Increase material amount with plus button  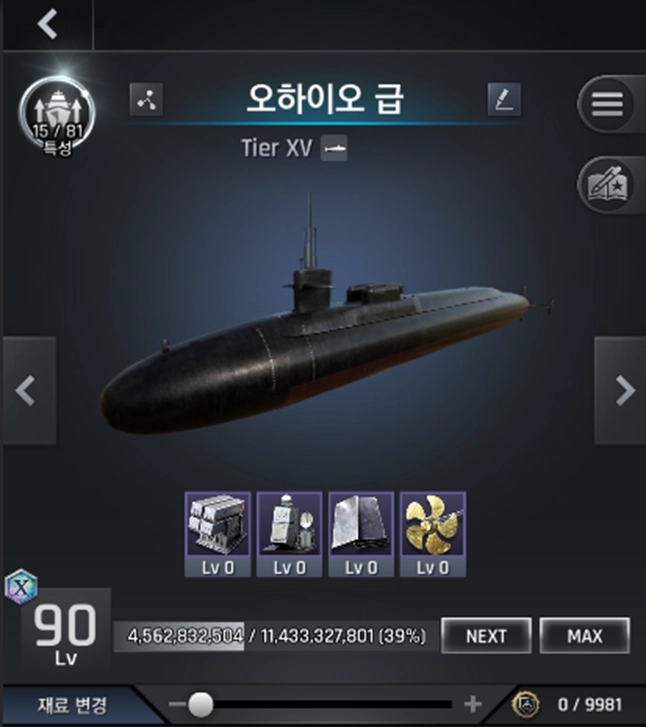(x=473, y=704)
